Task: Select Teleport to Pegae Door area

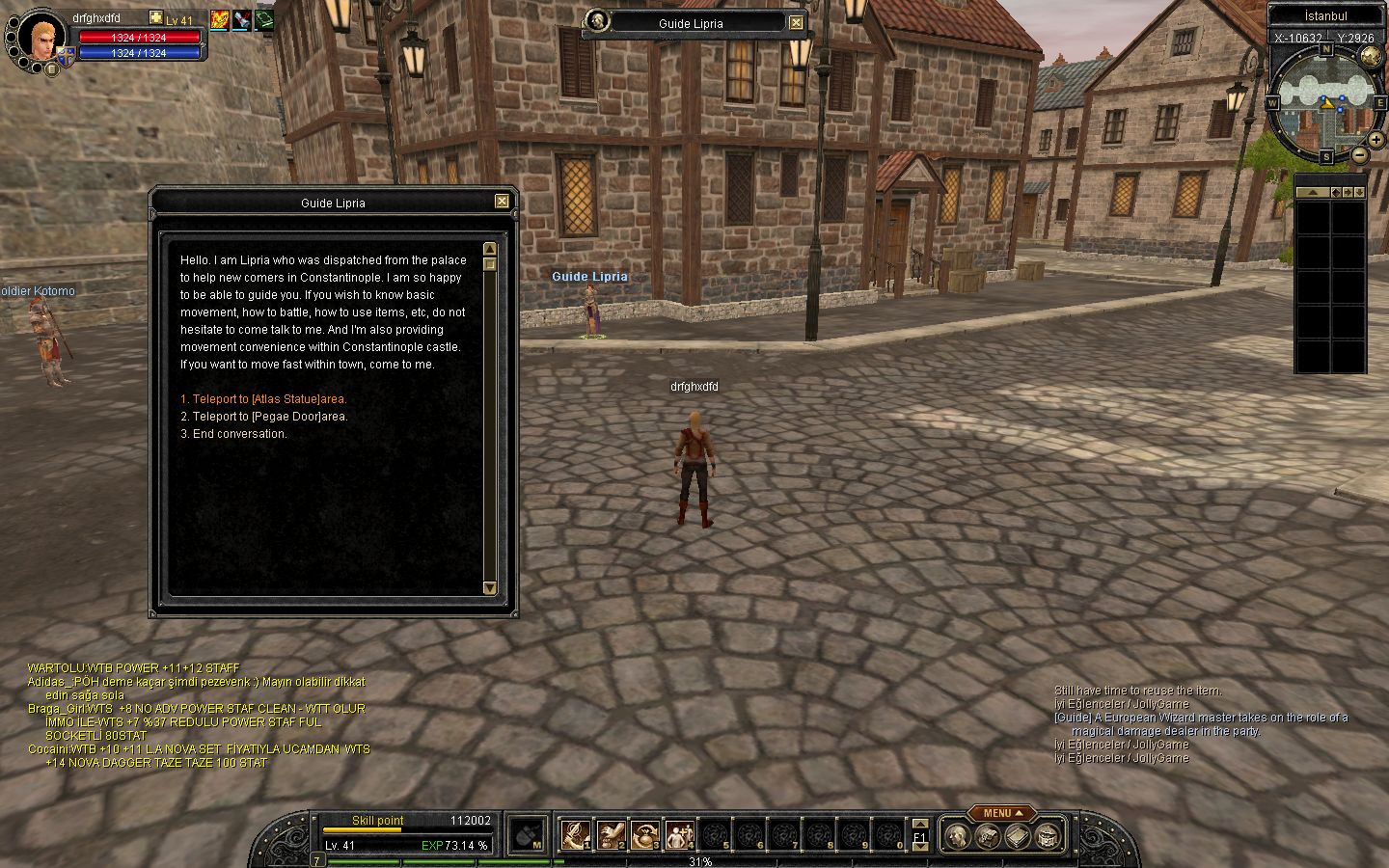Action: [264, 417]
